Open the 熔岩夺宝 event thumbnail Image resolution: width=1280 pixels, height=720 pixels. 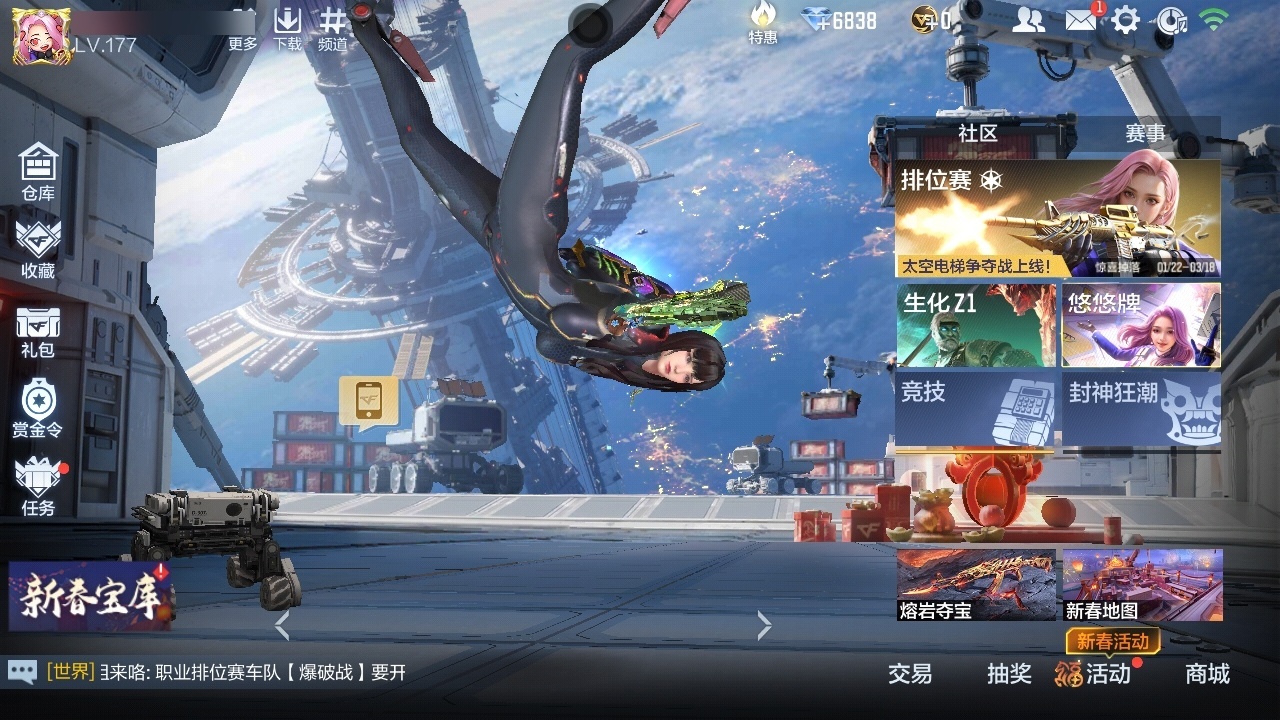coord(976,585)
